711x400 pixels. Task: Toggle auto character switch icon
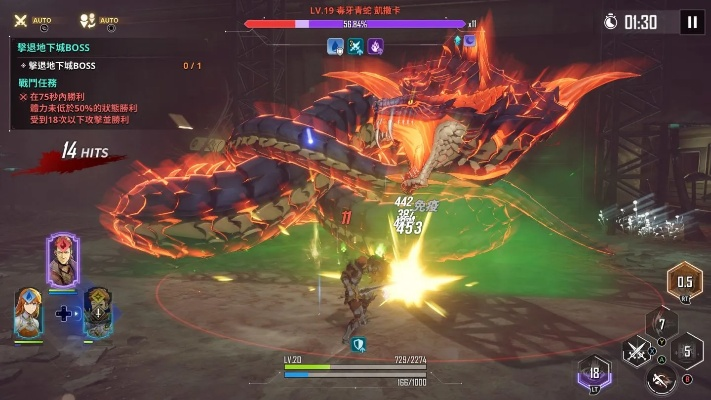(x=85, y=20)
